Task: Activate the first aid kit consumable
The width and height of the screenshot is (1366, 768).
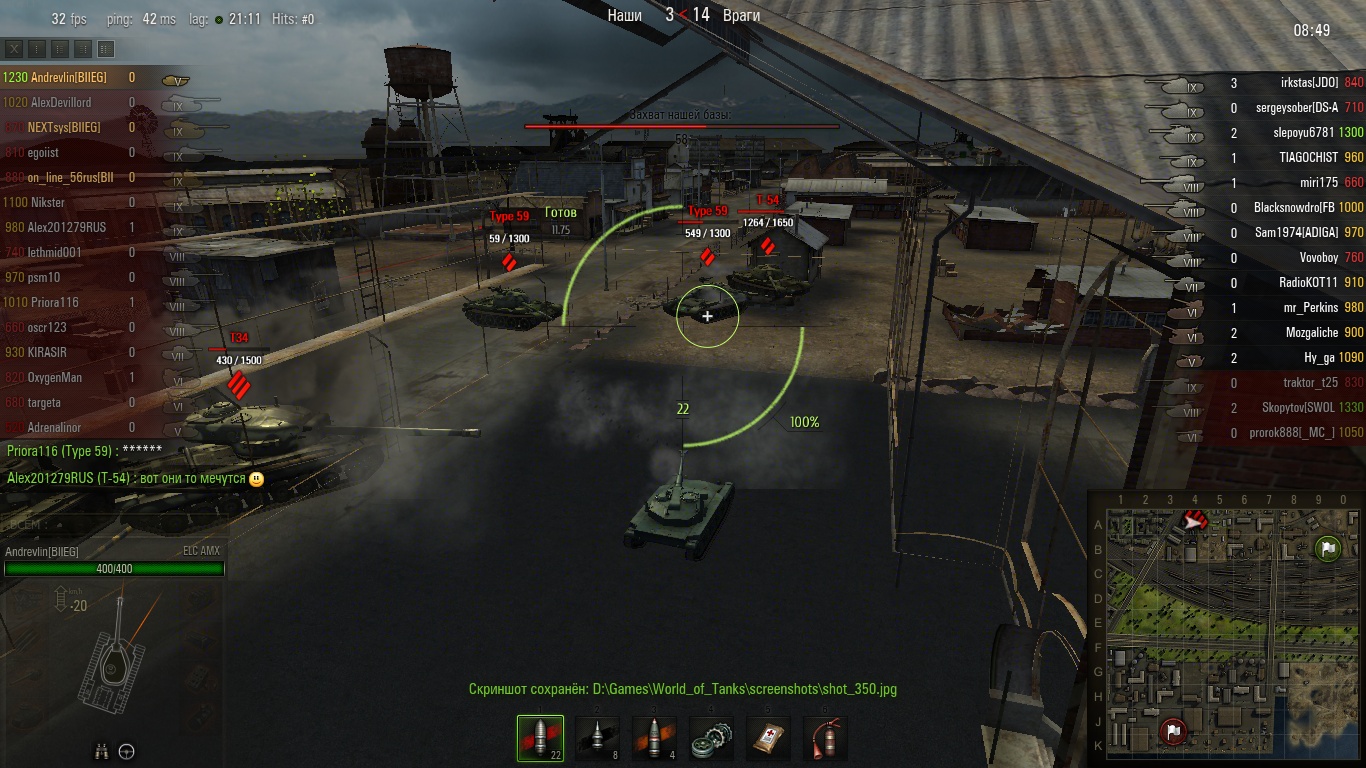Action: (x=768, y=738)
